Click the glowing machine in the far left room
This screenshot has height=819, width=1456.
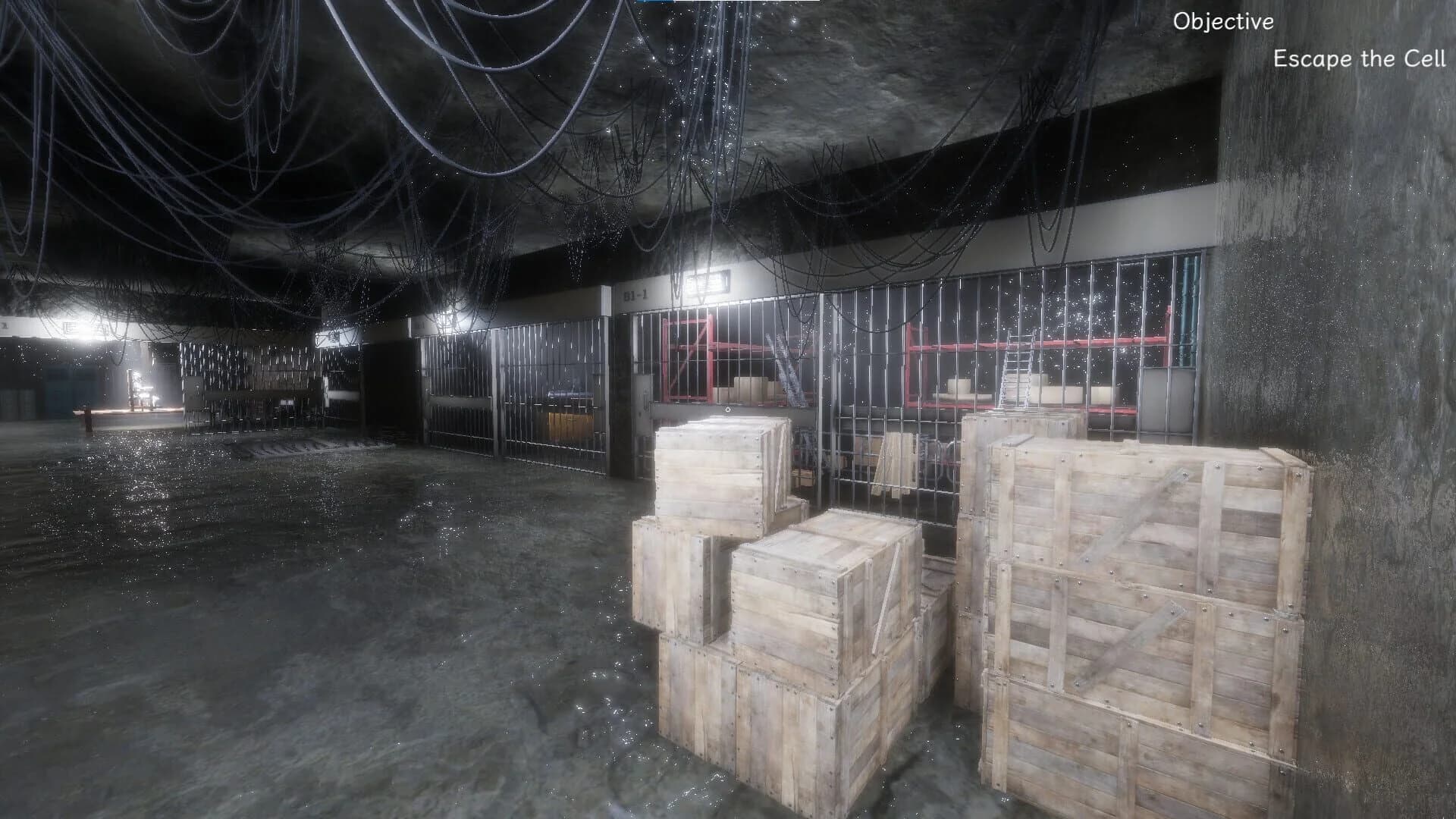tap(140, 387)
